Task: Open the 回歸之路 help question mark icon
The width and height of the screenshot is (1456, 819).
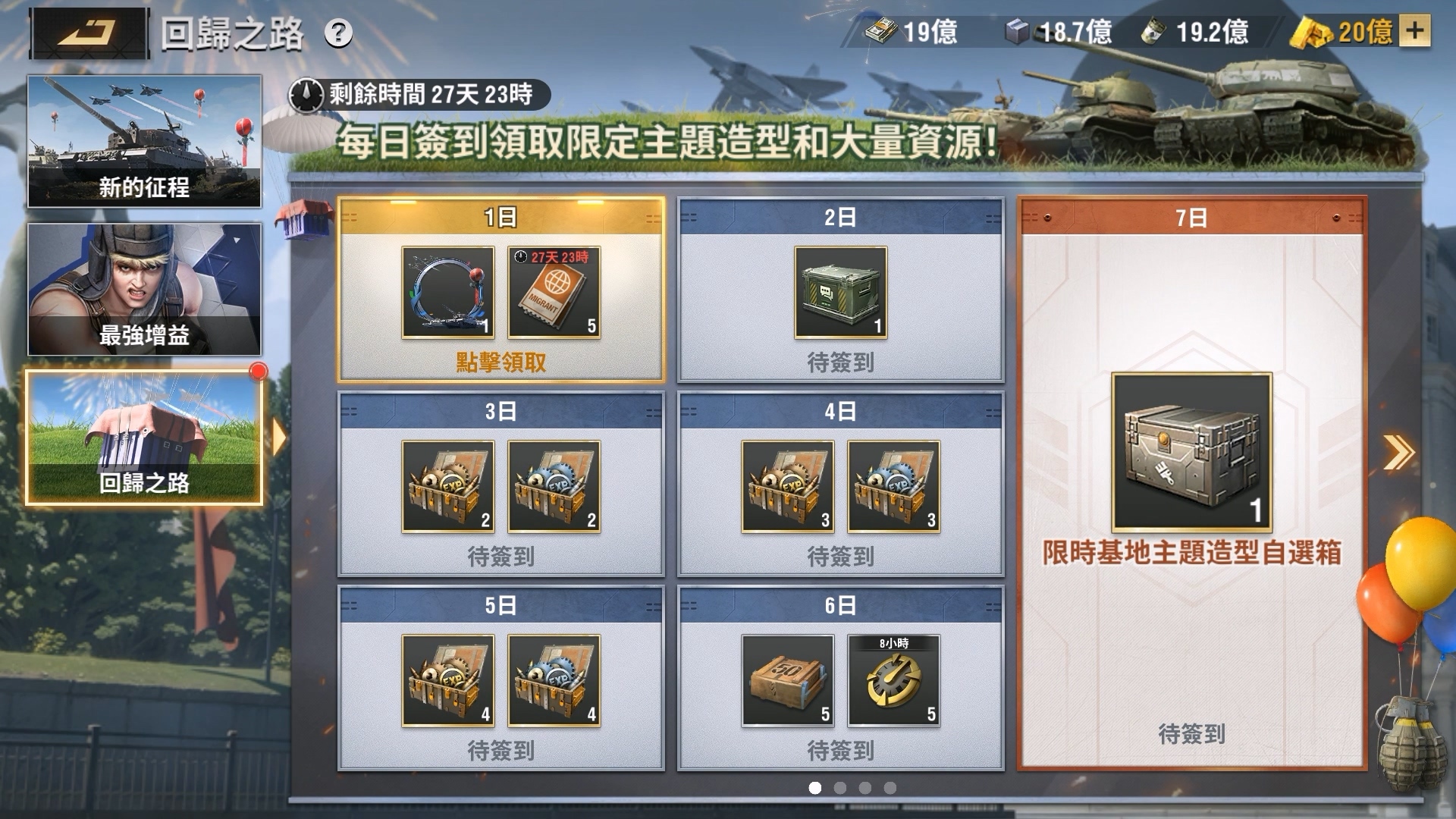Action: coord(339,33)
